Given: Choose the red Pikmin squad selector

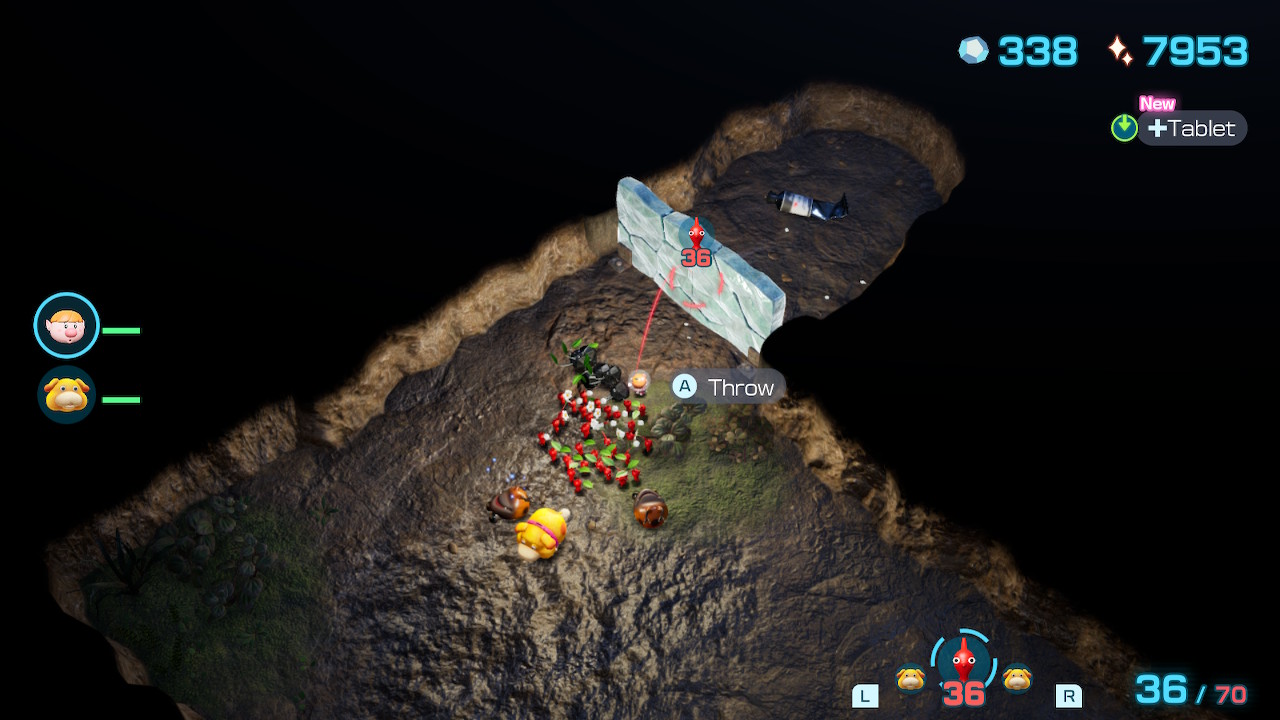Looking at the screenshot, I should 963,661.
